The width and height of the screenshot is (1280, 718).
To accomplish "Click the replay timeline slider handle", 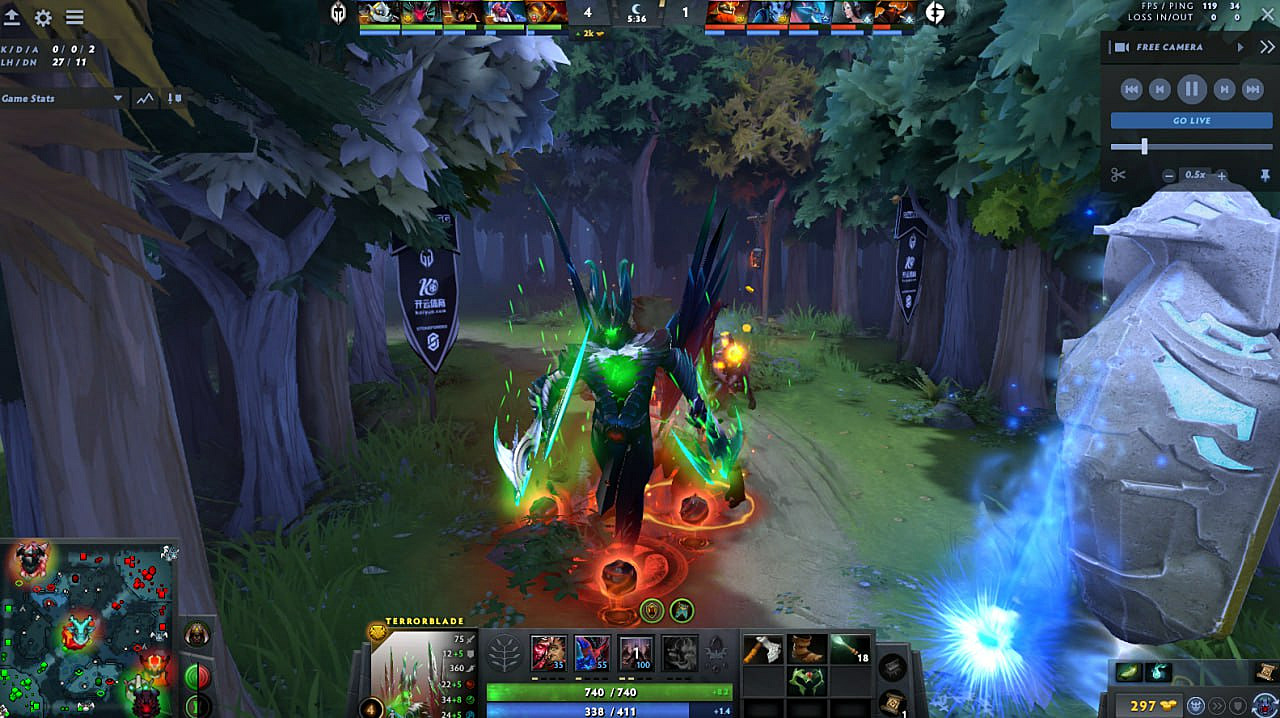I will click(x=1144, y=146).
